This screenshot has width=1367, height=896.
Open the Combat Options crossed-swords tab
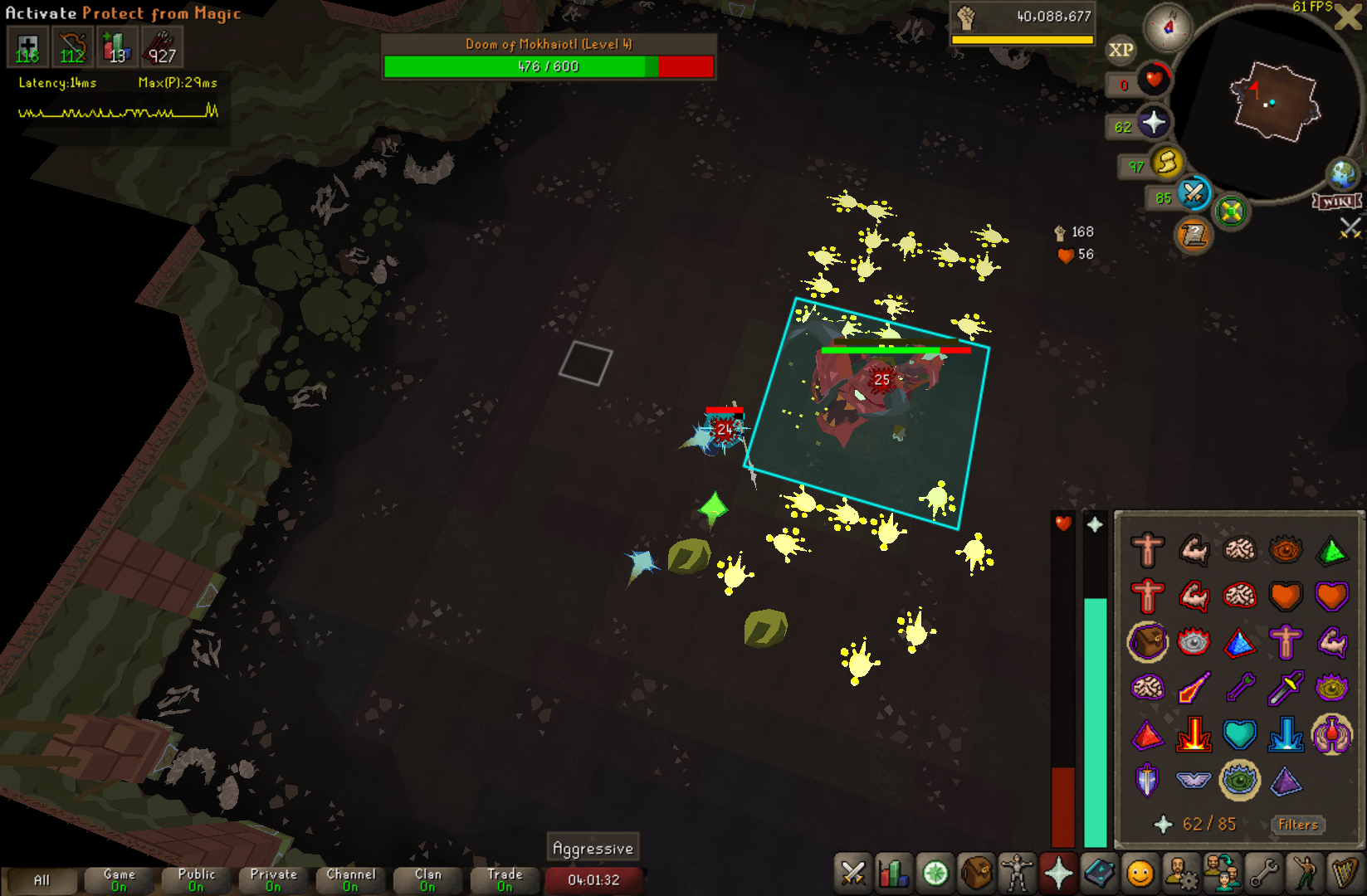point(852,874)
